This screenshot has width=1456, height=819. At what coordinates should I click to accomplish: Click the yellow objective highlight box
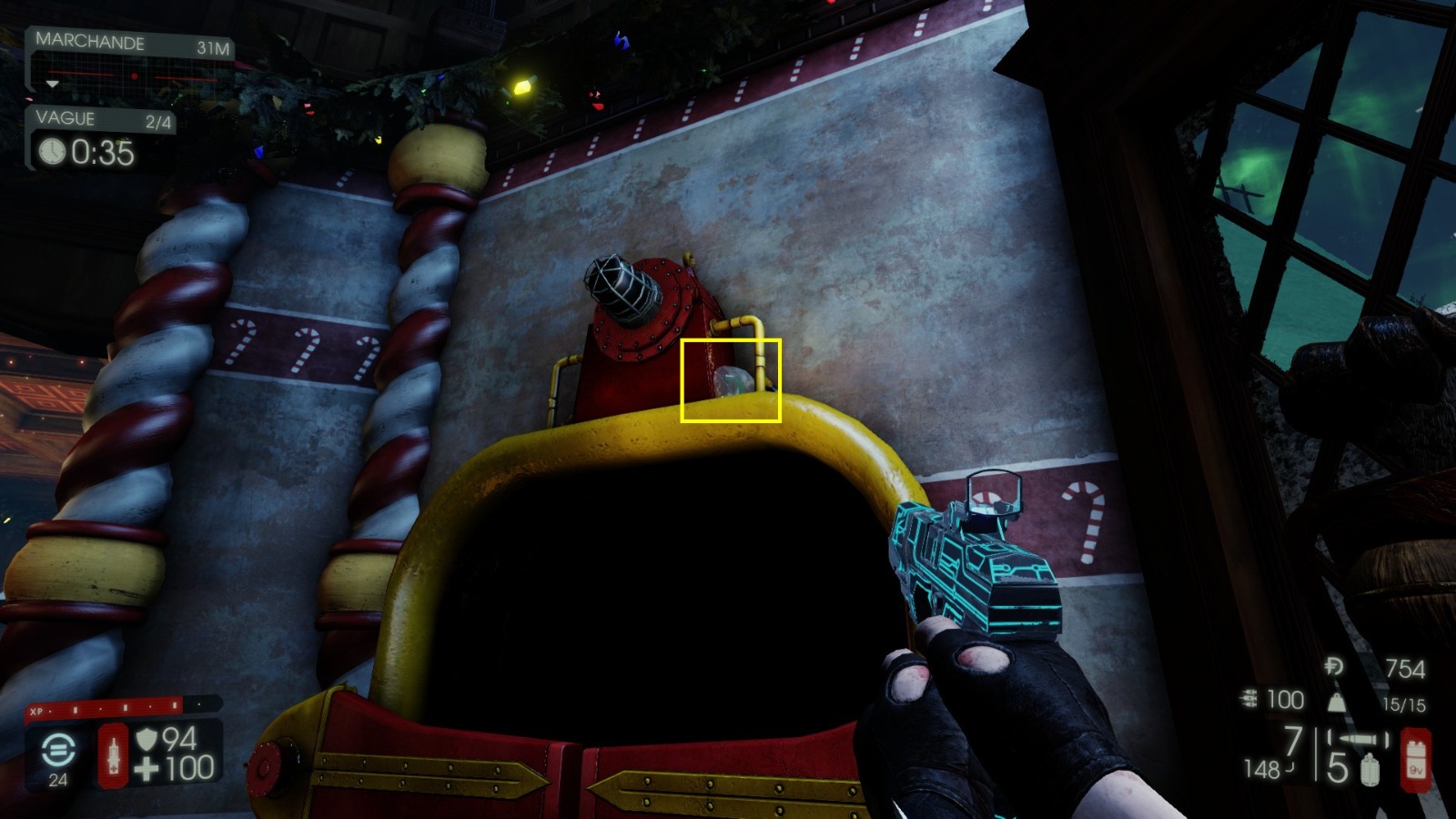coord(731,380)
